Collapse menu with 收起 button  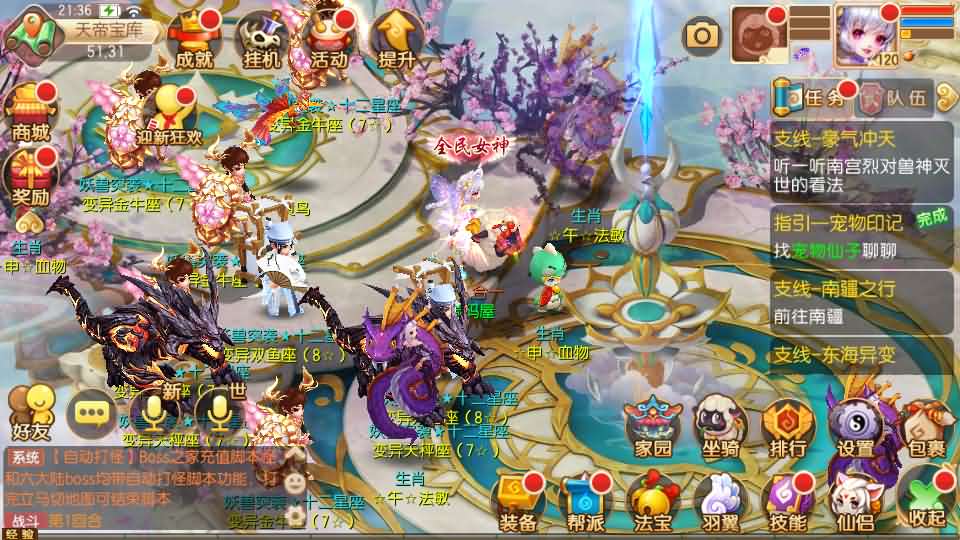[x=924, y=498]
